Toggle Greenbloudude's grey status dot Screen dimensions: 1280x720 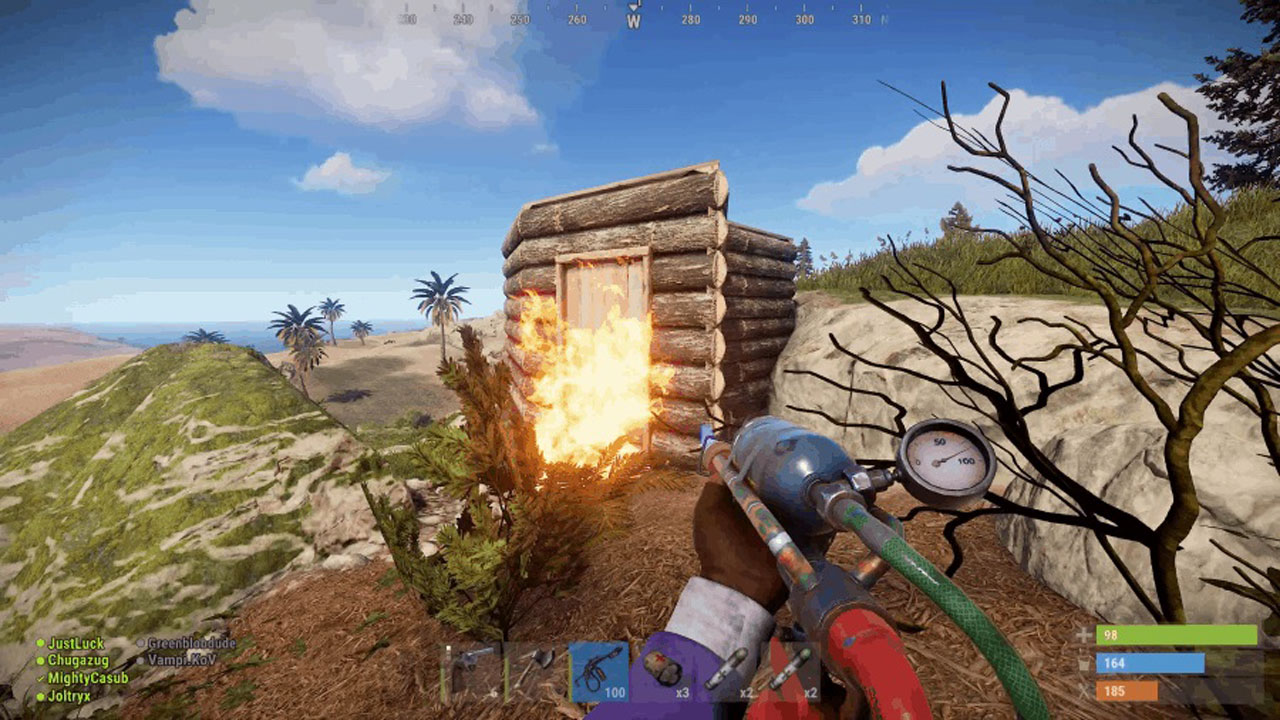pyautogui.click(x=140, y=642)
